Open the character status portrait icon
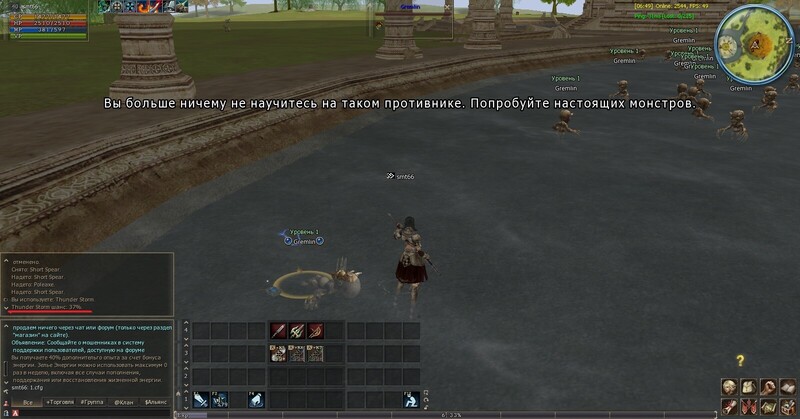 point(729,387)
